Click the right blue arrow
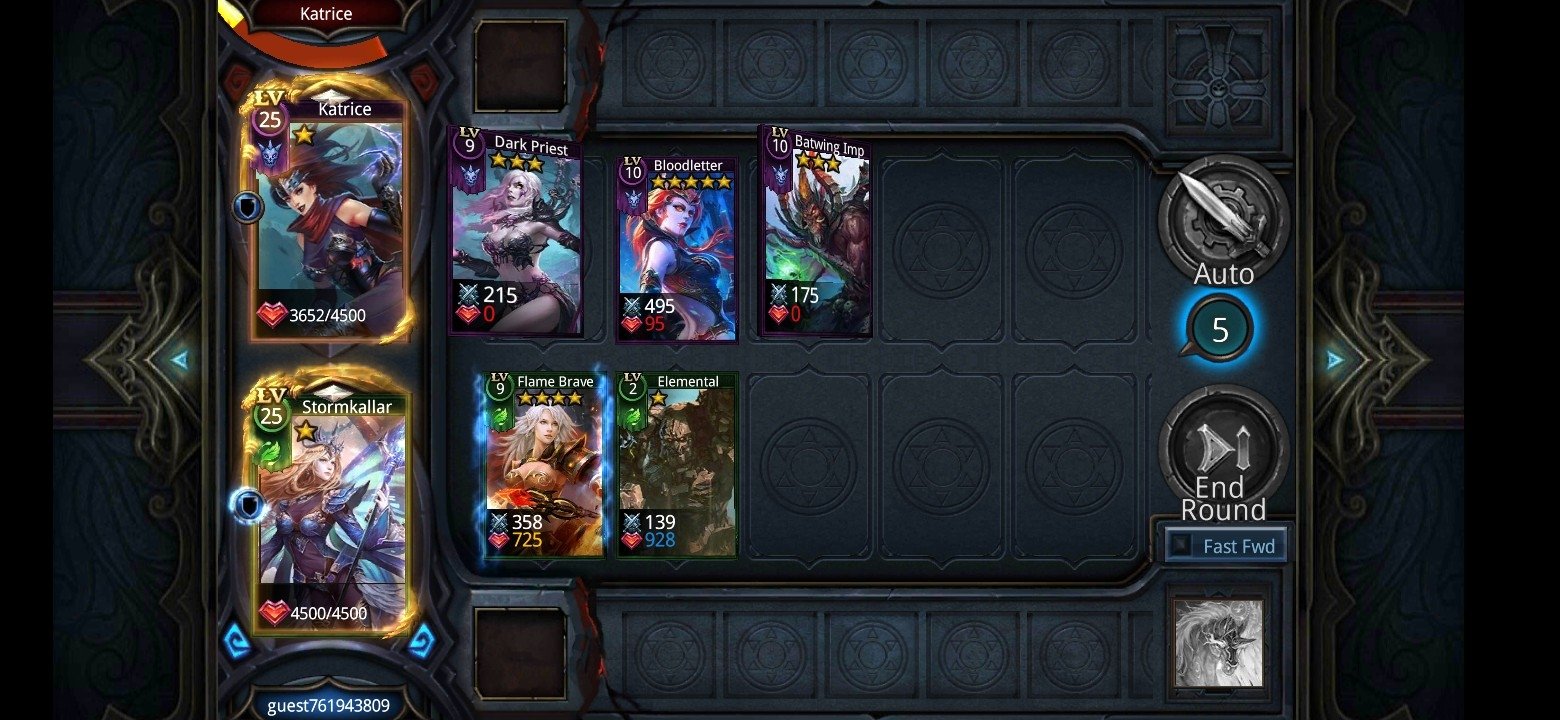 pyautogui.click(x=1335, y=360)
